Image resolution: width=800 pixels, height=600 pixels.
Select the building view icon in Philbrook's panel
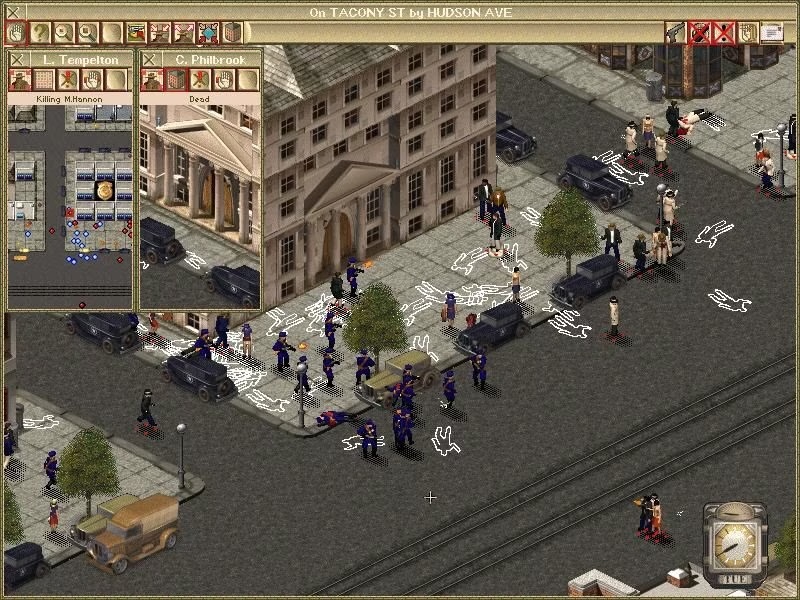point(176,80)
